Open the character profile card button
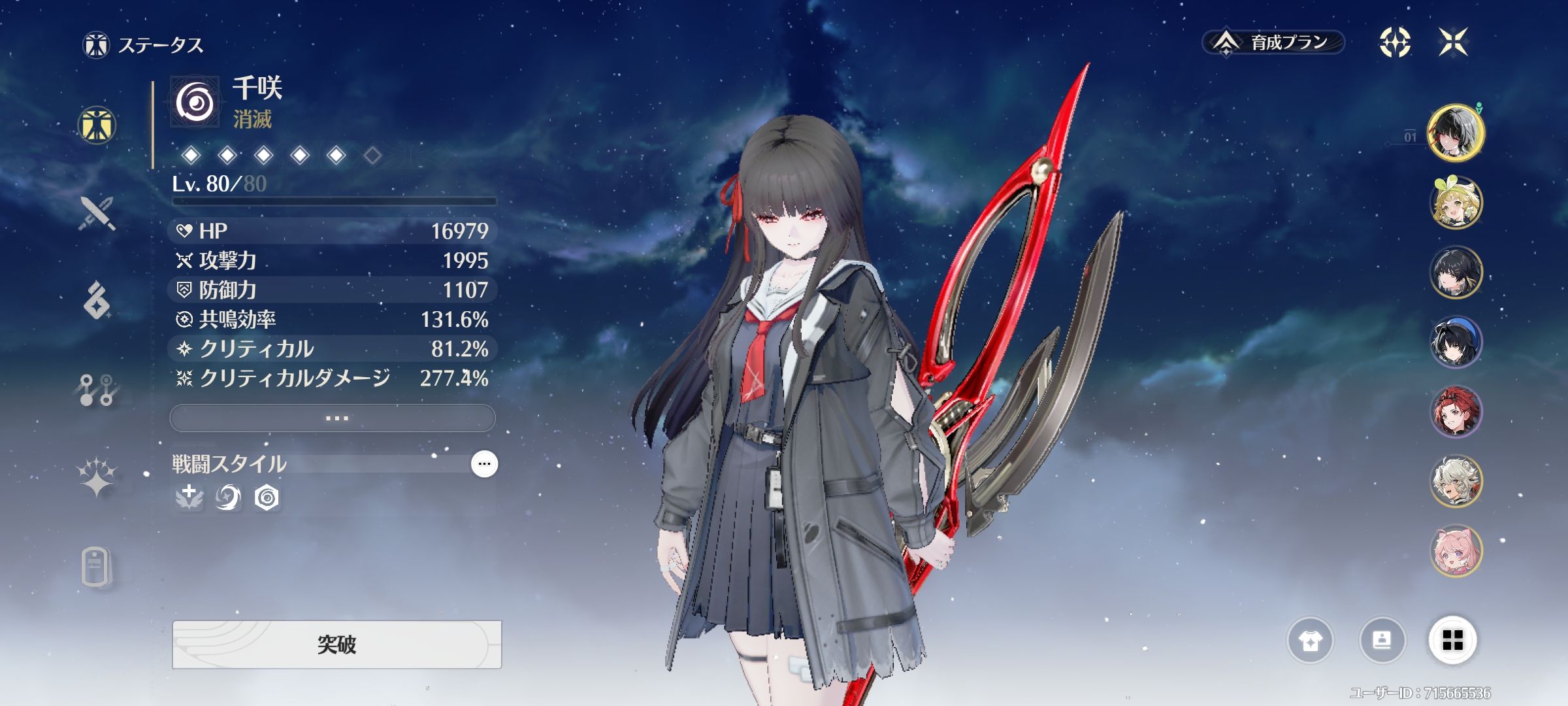Image resolution: width=1568 pixels, height=706 pixels. click(x=1382, y=641)
